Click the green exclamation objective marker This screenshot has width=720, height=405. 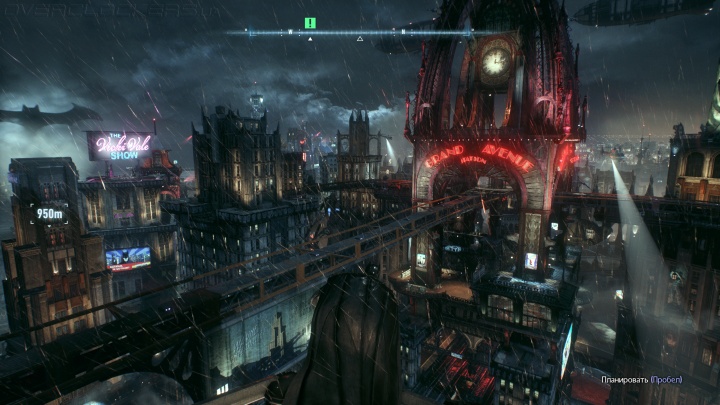(310, 22)
